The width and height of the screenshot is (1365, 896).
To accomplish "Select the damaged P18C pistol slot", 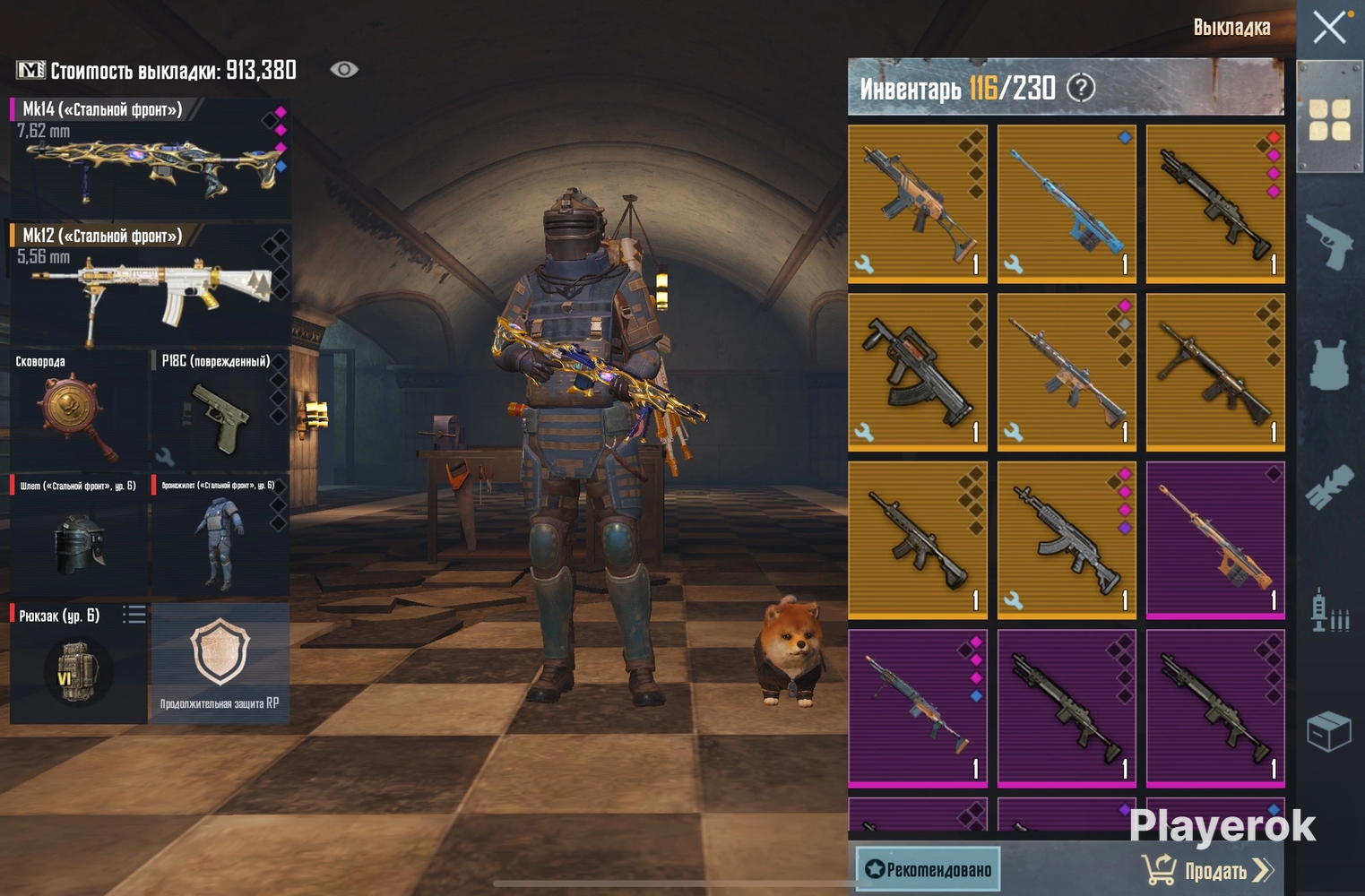I will 220,411.
